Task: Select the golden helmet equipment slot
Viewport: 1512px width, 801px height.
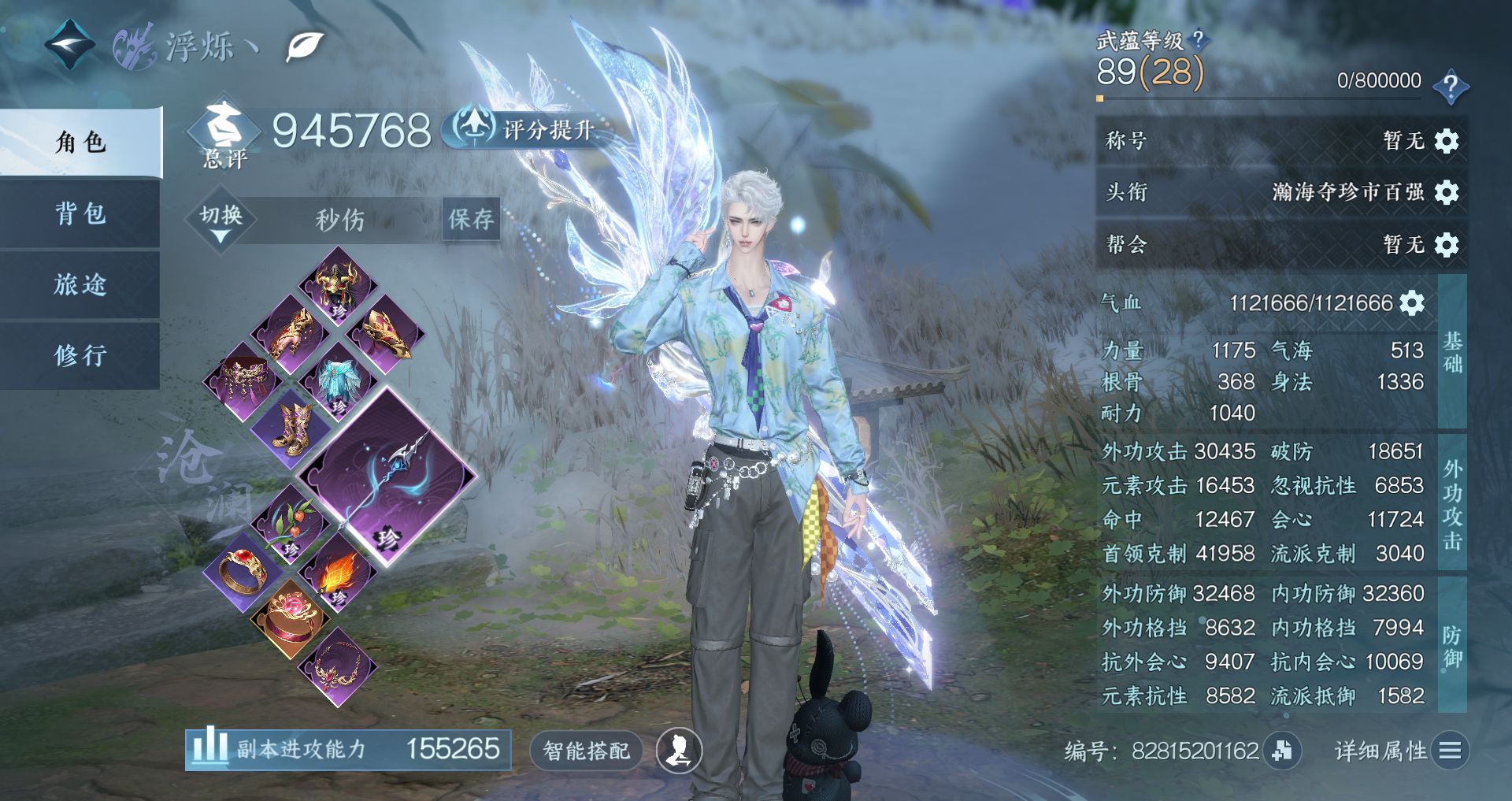Action: (338, 285)
